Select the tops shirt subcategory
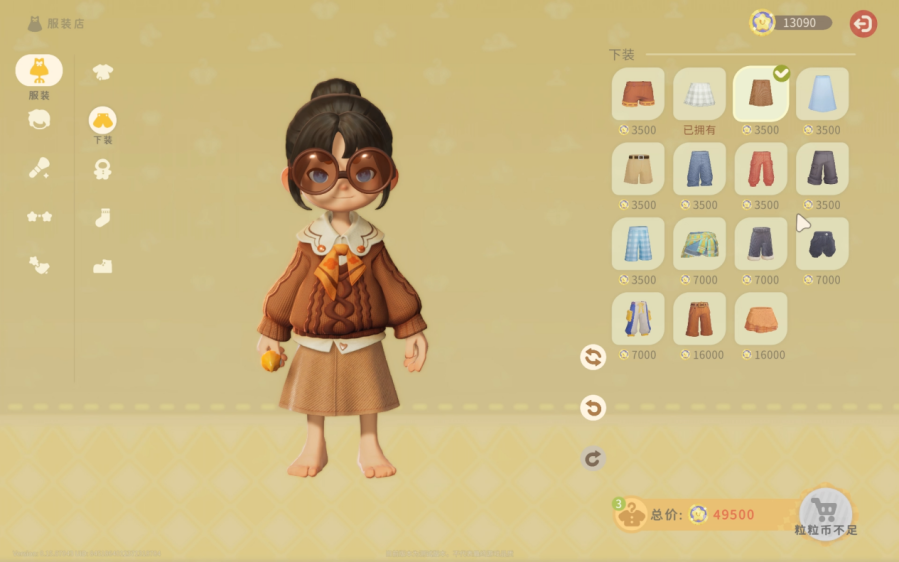This screenshot has height=562, width=899. [x=102, y=71]
